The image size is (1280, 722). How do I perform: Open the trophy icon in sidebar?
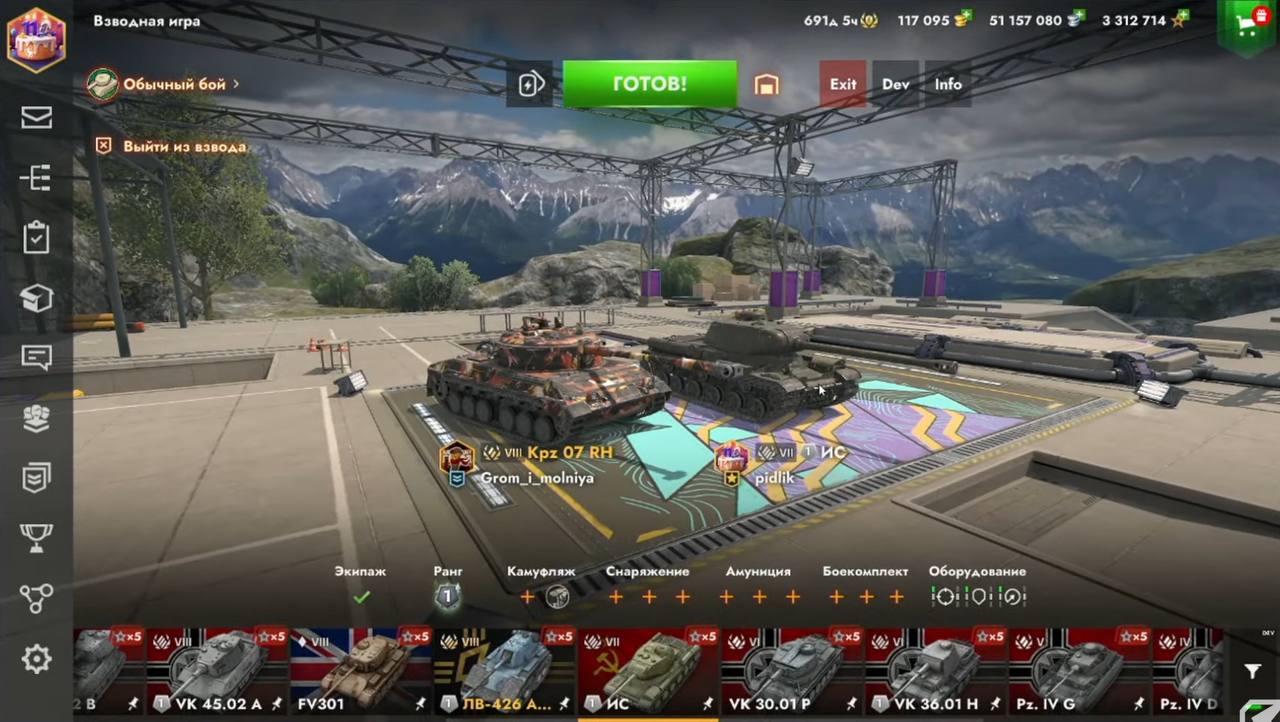click(37, 538)
